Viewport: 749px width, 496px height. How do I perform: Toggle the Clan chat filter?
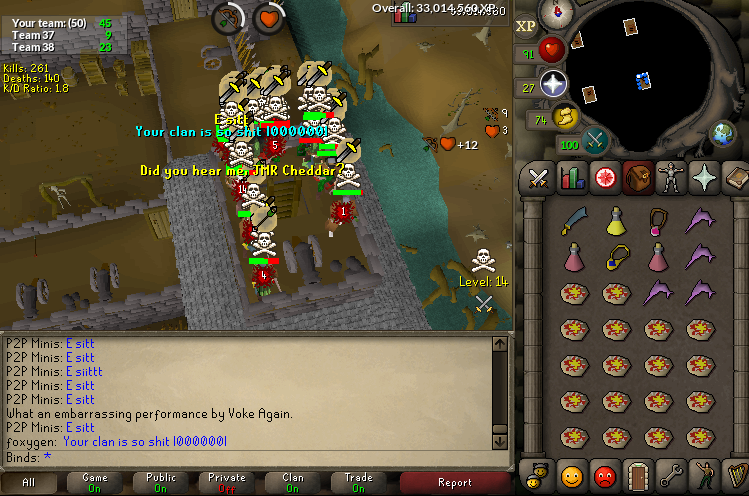pos(293,482)
